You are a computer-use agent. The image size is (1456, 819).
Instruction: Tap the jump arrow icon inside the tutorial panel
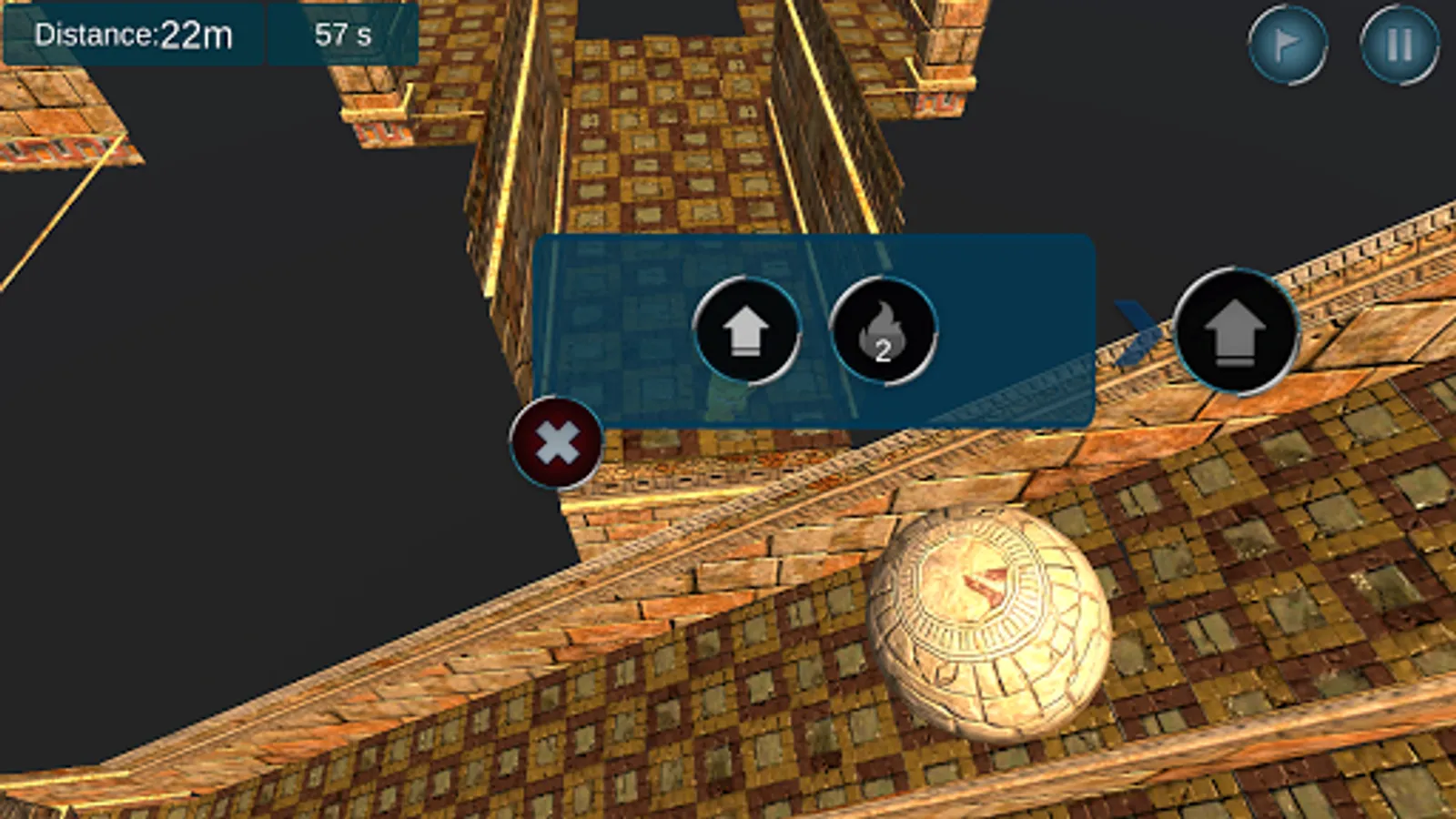[x=748, y=332]
